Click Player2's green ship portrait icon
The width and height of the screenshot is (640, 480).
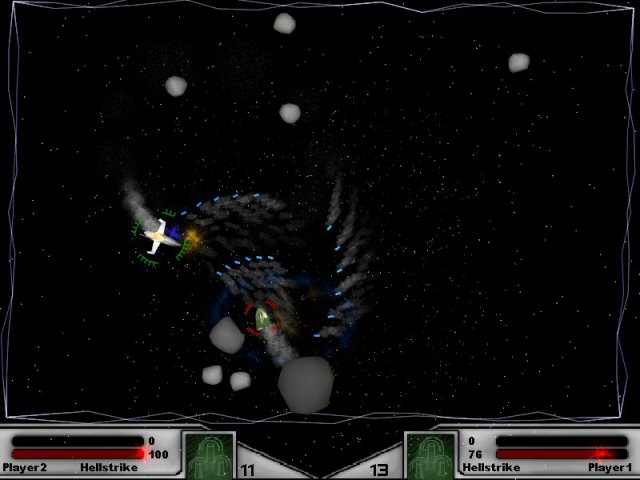(x=209, y=455)
